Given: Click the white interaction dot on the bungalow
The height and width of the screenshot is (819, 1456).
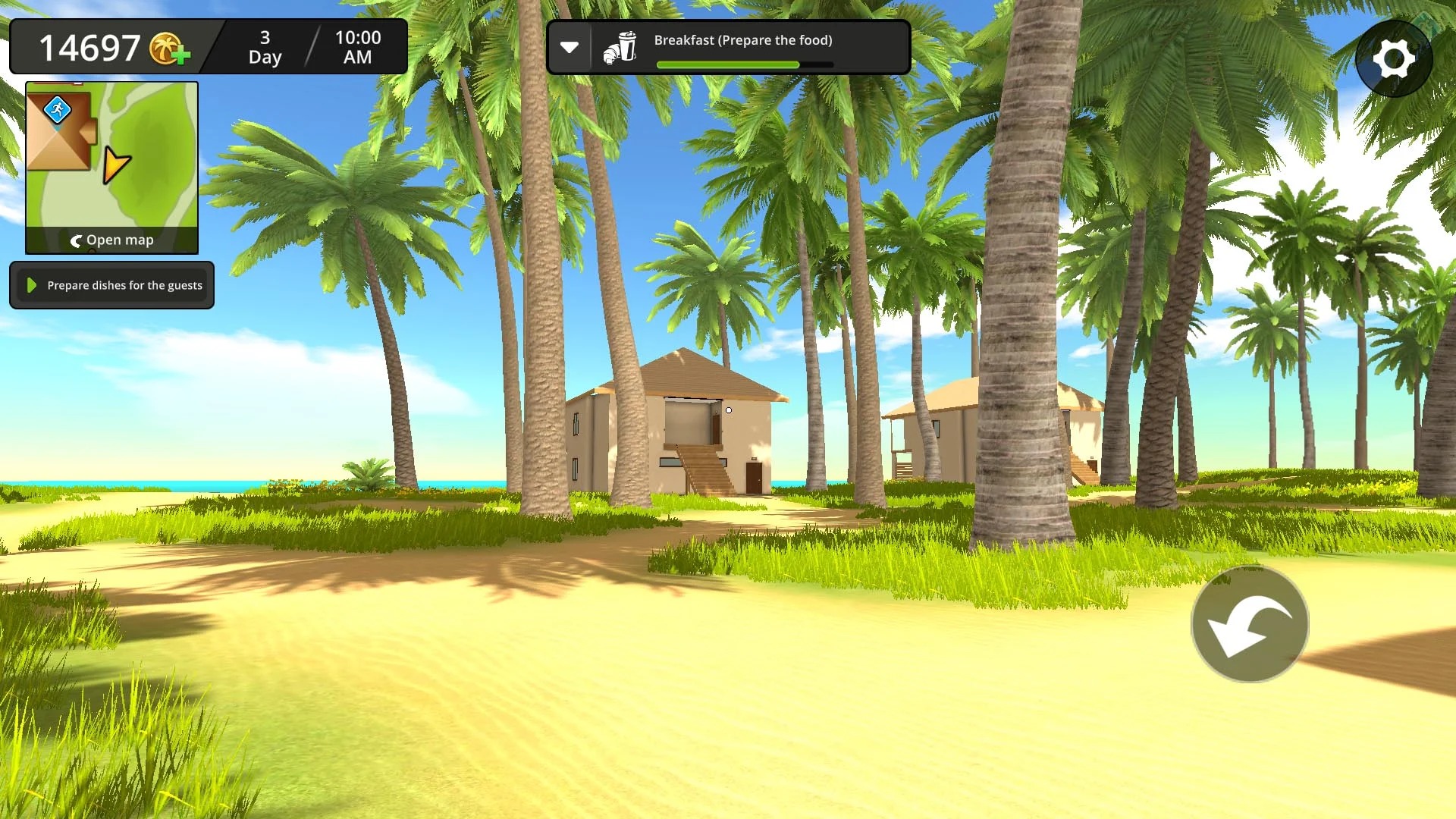Looking at the screenshot, I should coord(728,409).
